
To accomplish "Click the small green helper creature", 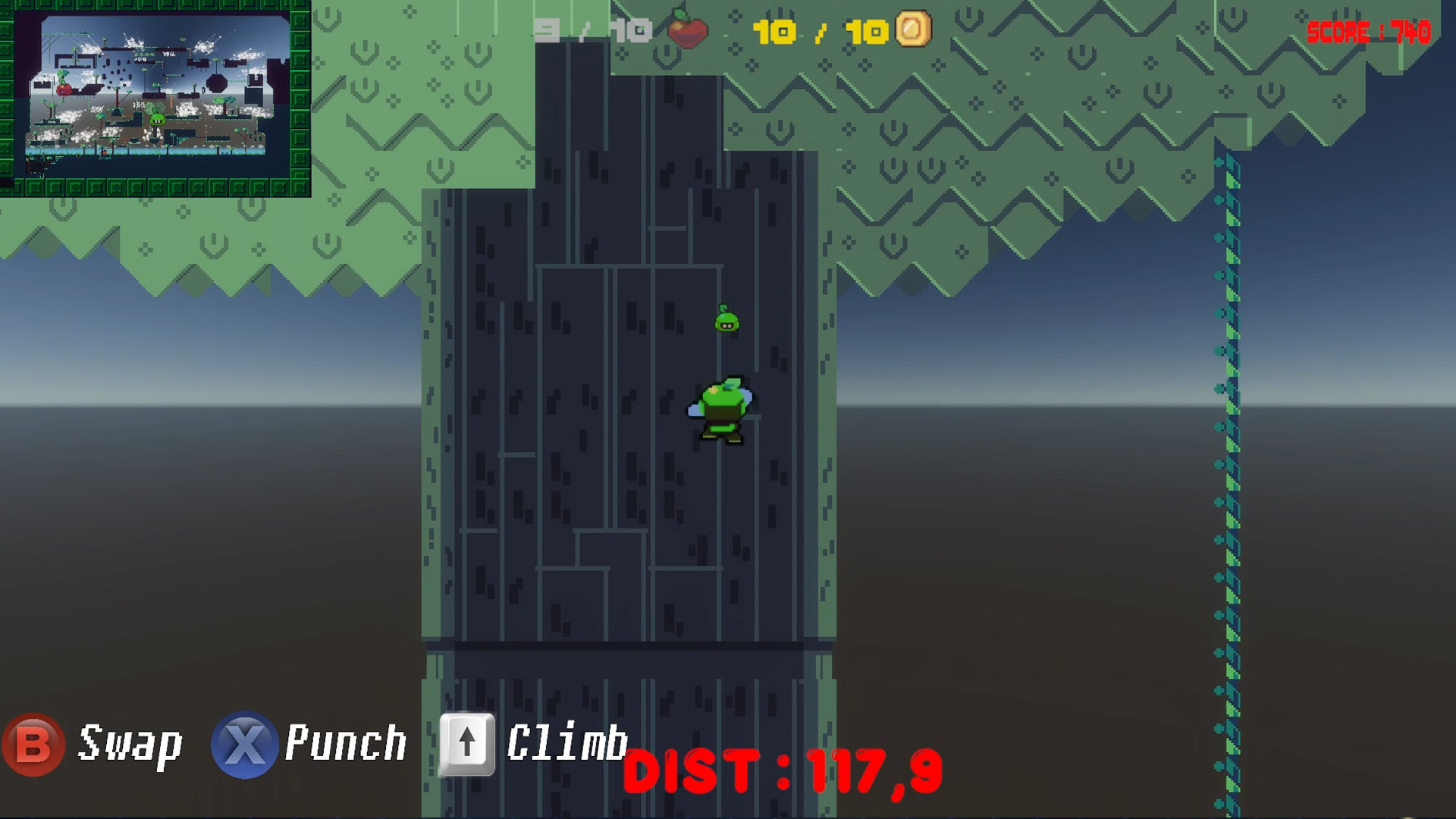I will tap(726, 320).
